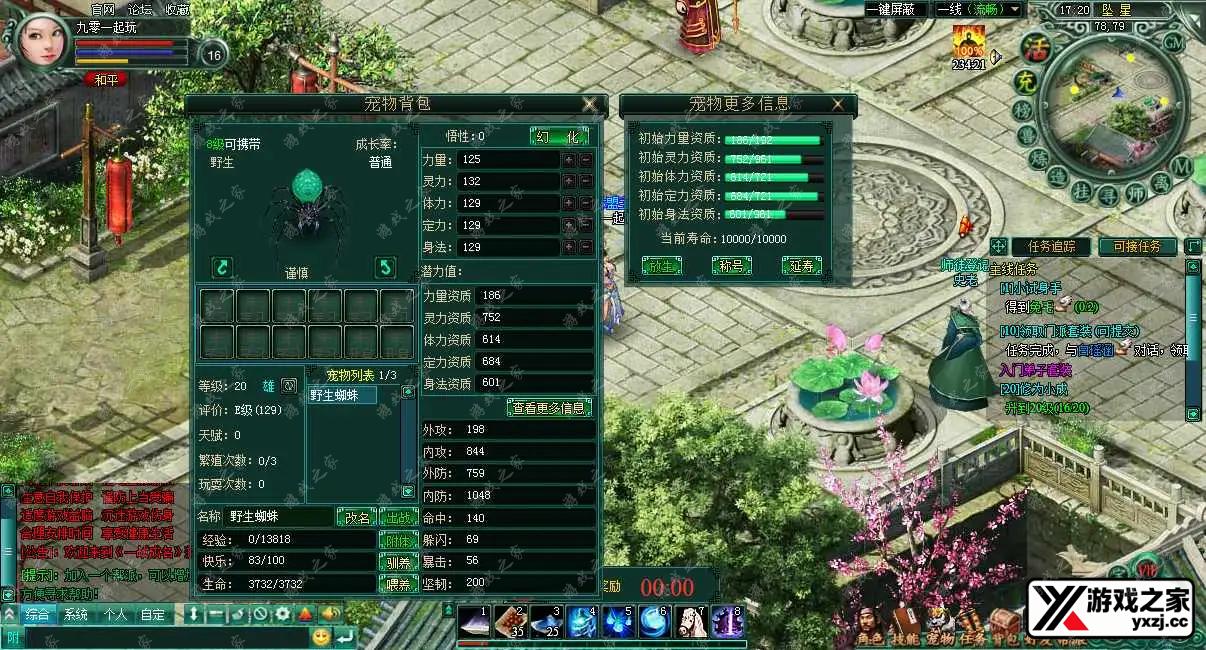
Task: Close the 宠物背包 pet bag window
Action: [x=590, y=104]
